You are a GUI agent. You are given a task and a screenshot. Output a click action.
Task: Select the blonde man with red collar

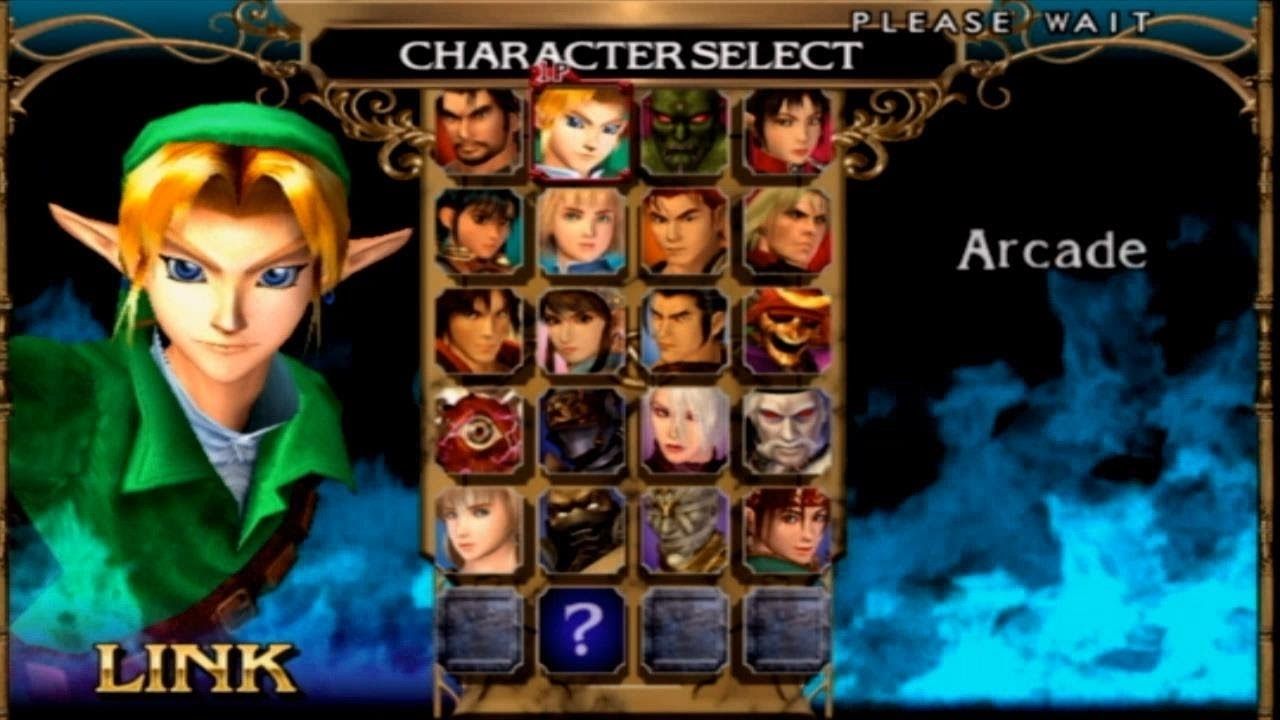(x=788, y=231)
